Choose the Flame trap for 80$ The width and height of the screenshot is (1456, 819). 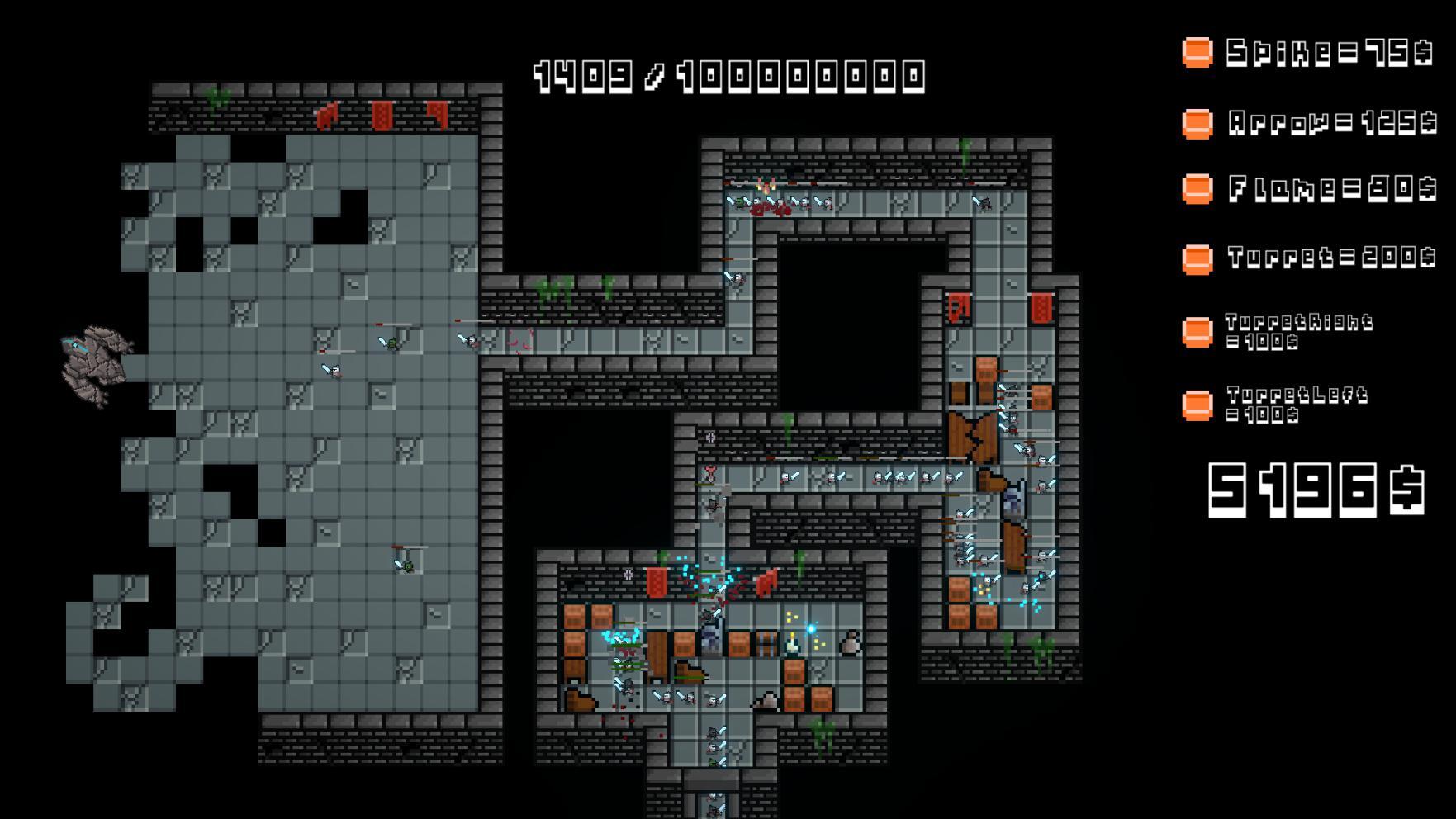coord(1198,189)
